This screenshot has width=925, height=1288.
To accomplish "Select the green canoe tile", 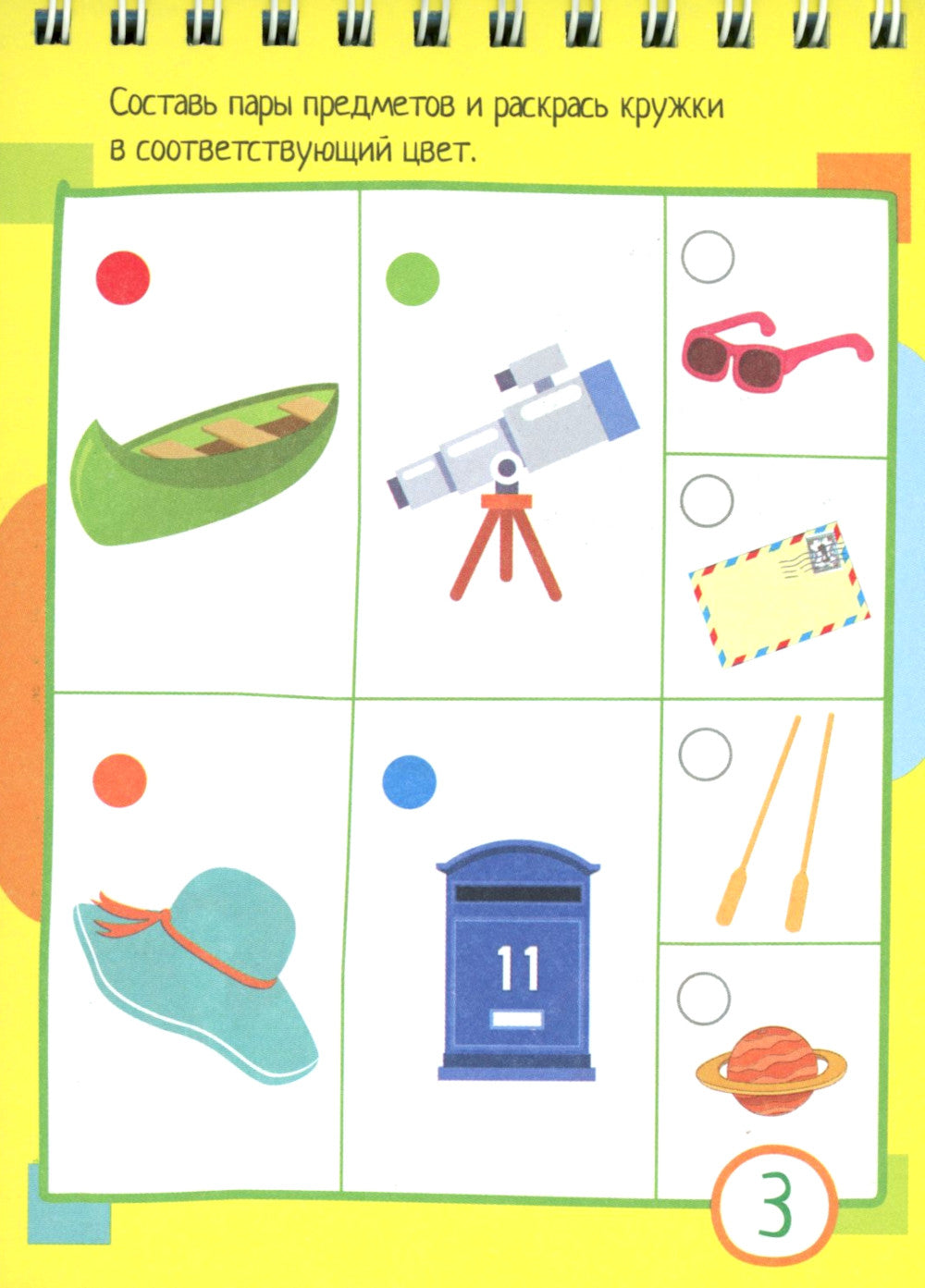I will click(204, 460).
